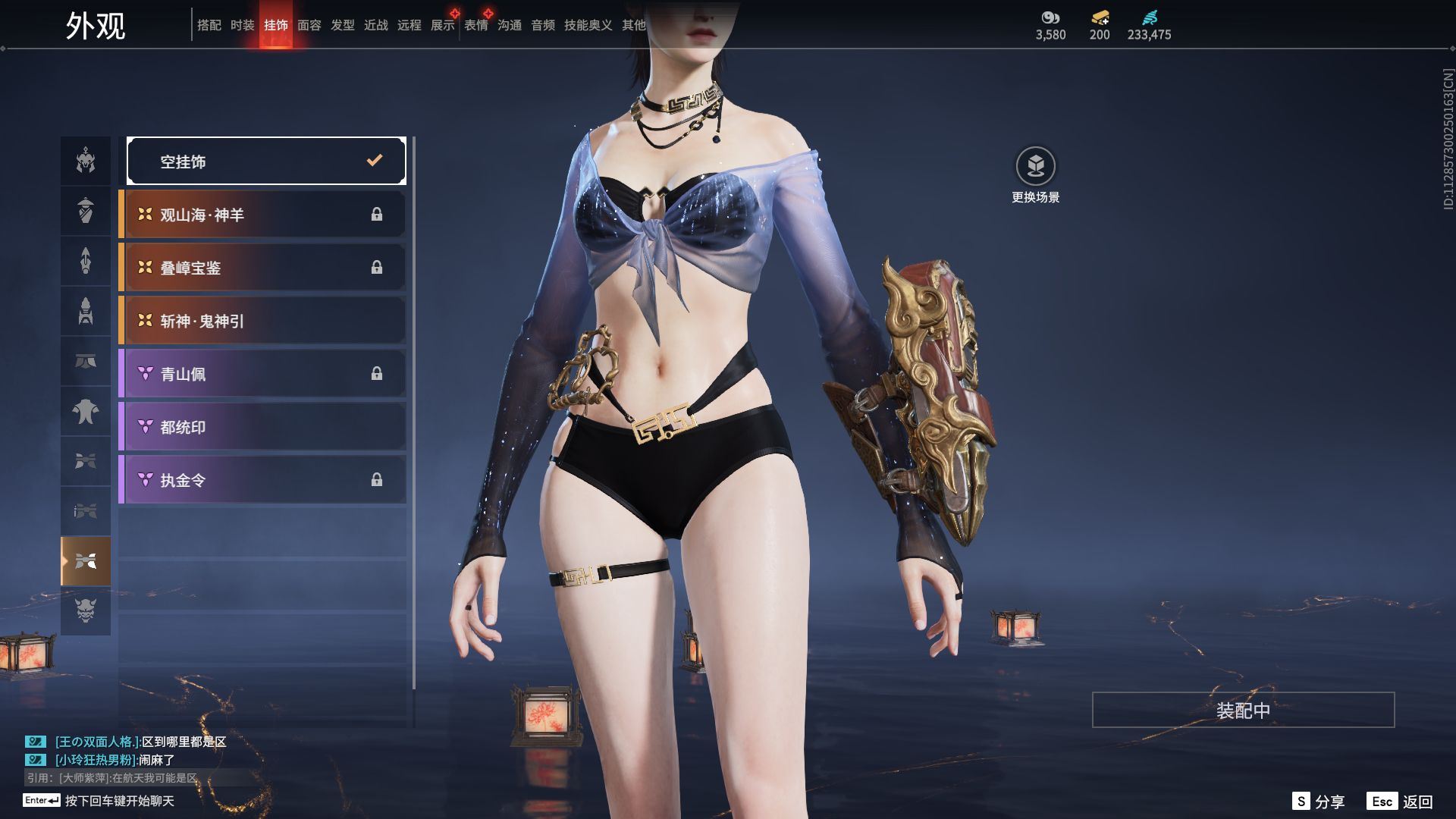This screenshot has height=819, width=1456.
Task: Open the oni mask category icon
Action: [86, 610]
